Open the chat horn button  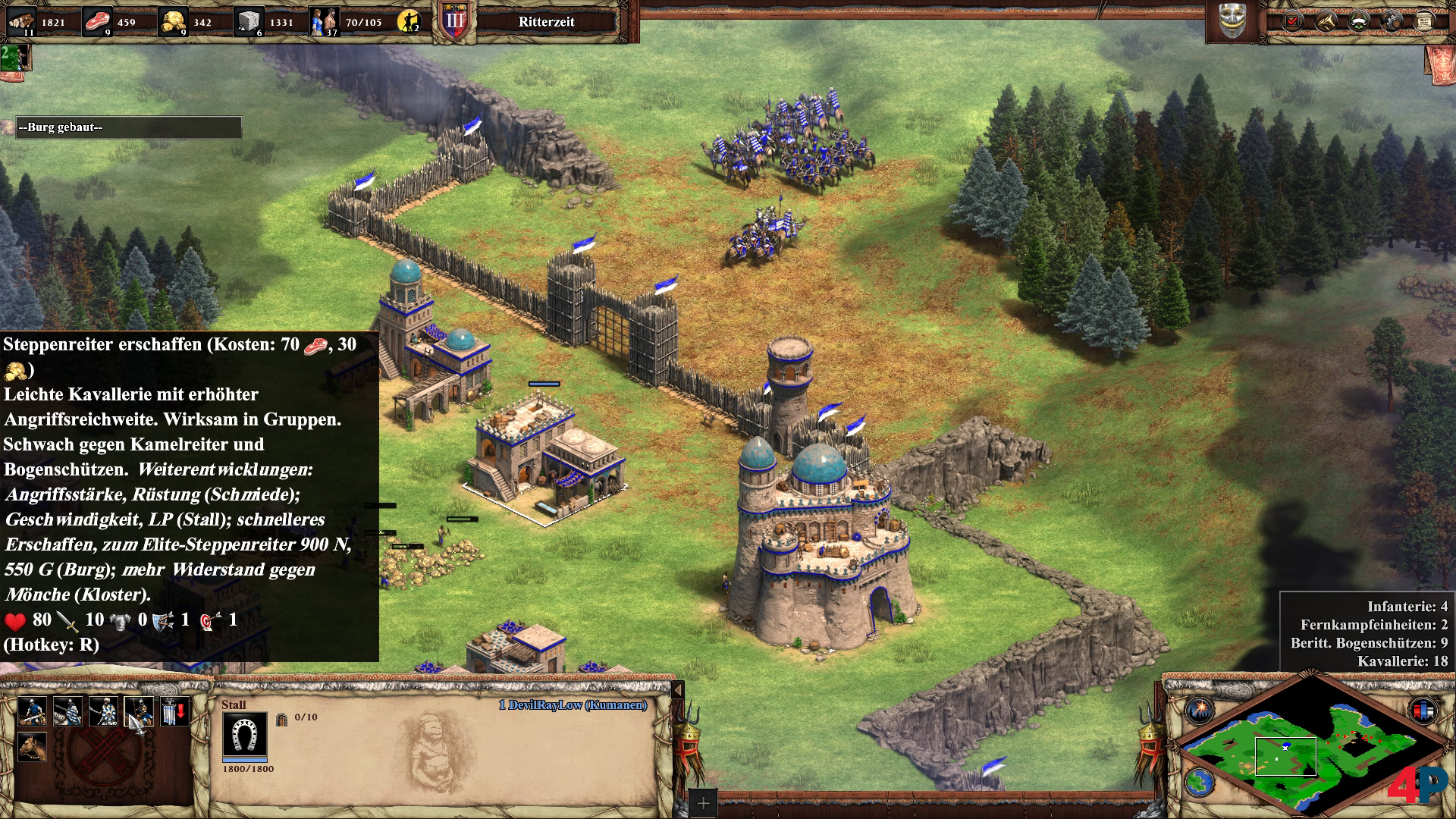(1325, 21)
